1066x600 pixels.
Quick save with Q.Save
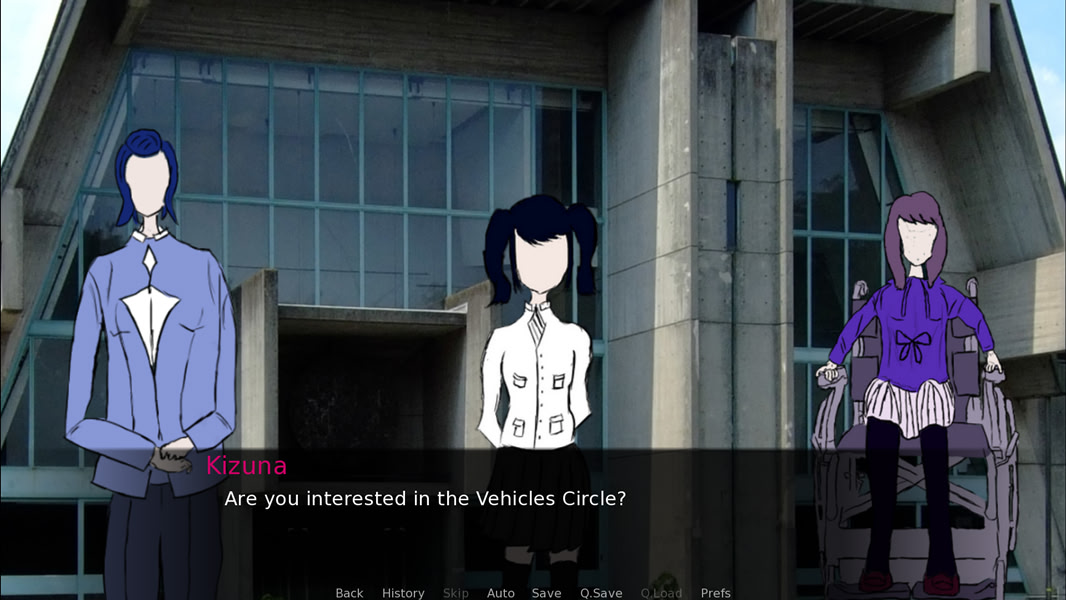(x=601, y=593)
